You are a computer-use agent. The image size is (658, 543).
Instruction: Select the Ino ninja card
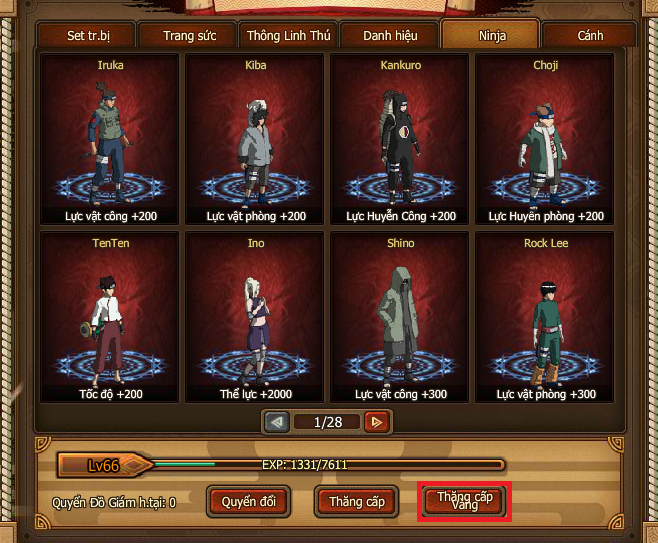click(255, 318)
